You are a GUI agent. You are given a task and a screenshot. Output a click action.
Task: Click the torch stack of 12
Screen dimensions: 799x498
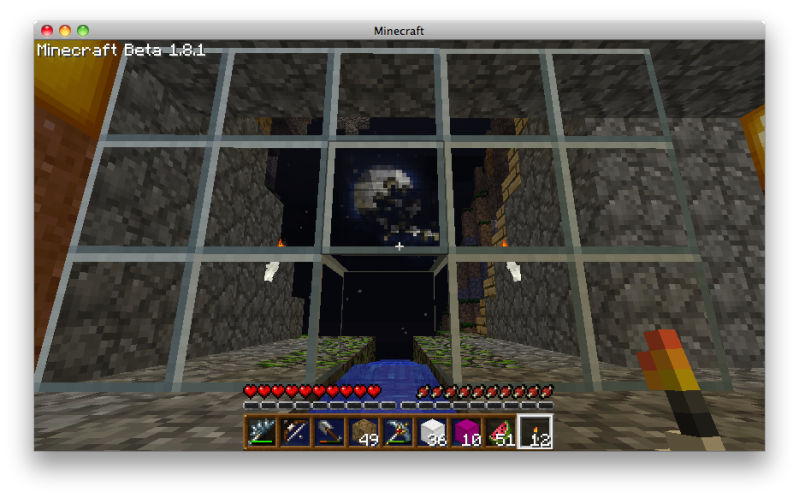tap(535, 432)
